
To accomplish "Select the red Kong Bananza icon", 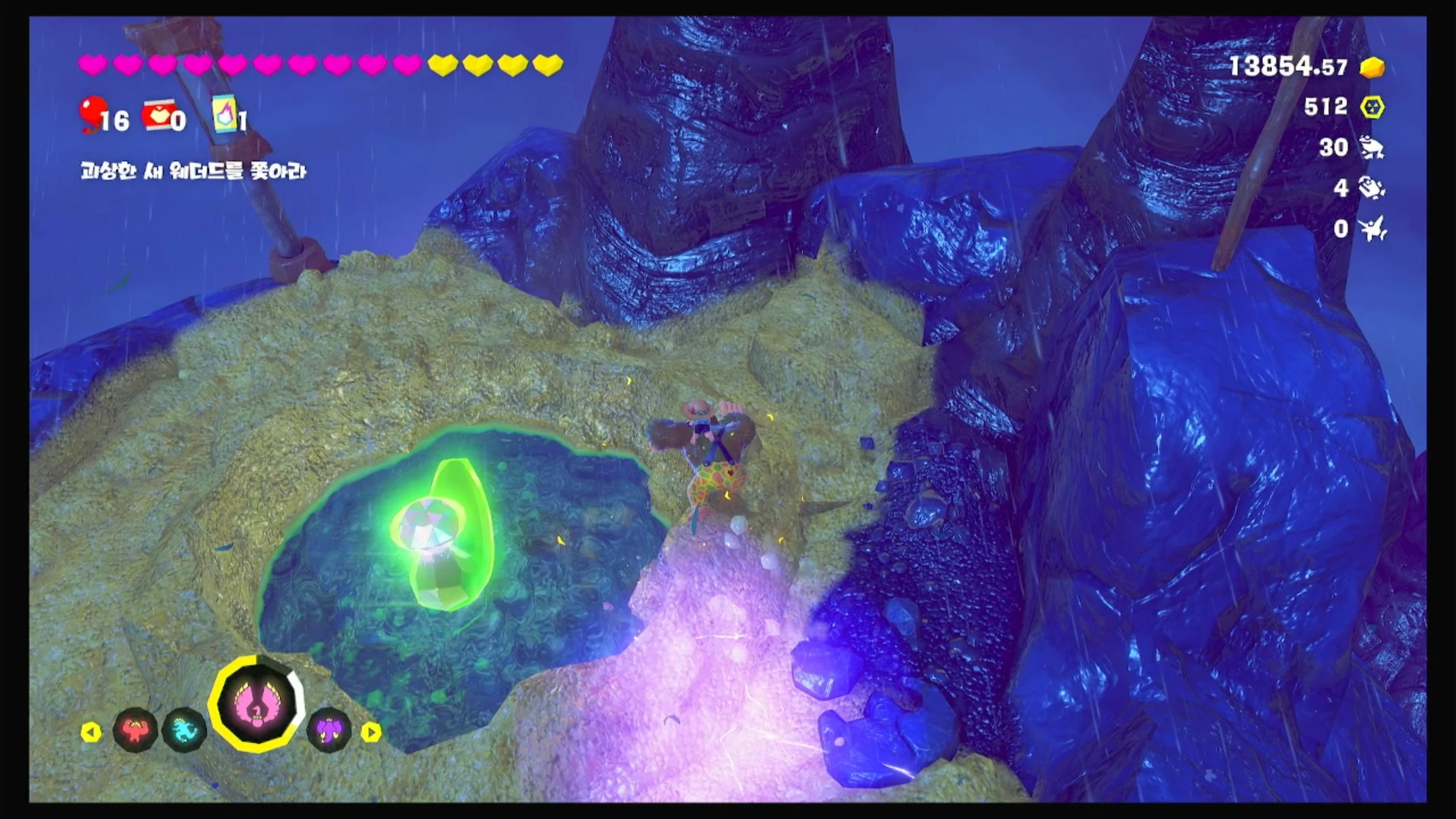I will coord(135,730).
